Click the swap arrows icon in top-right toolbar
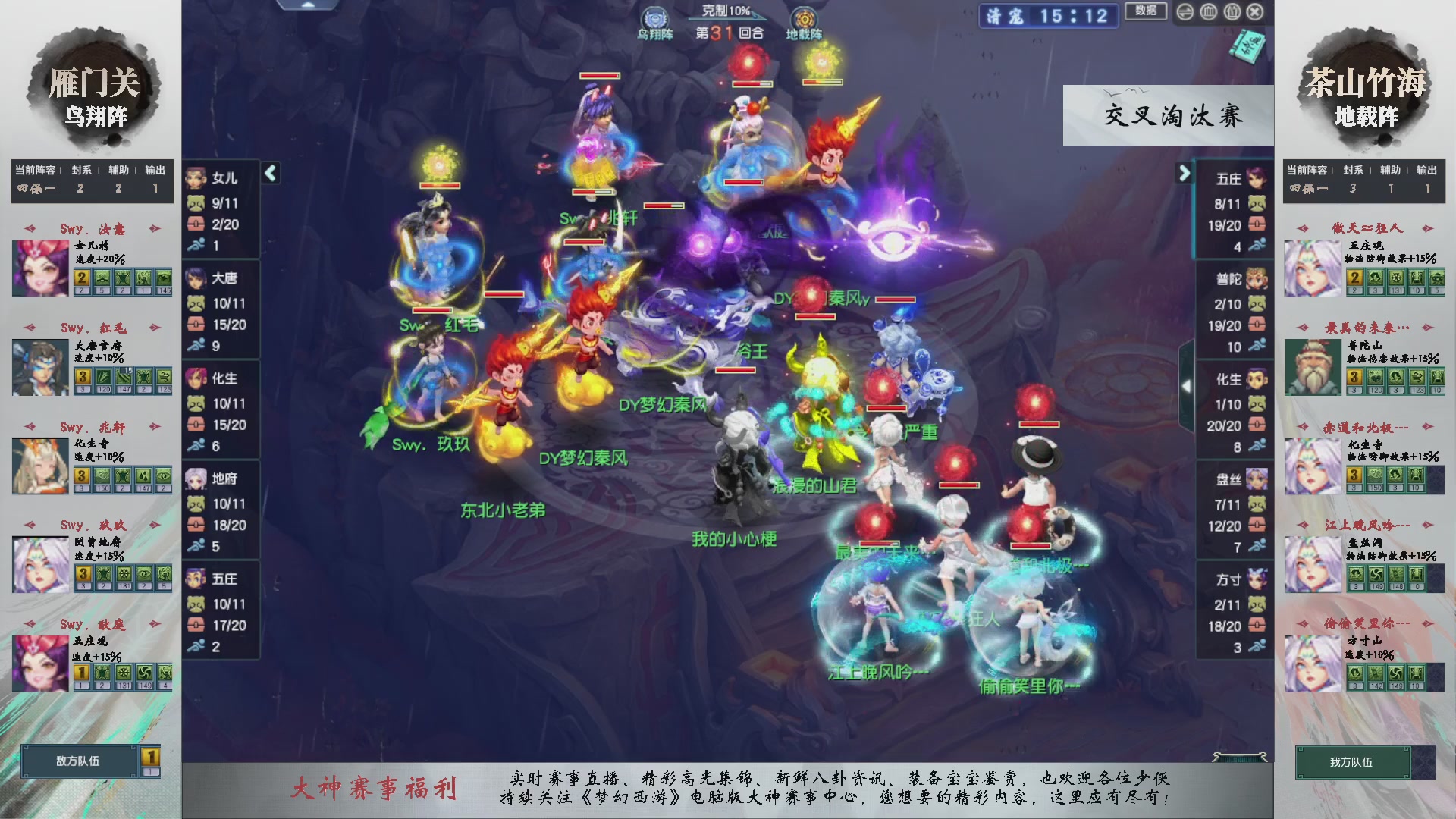 point(1185,12)
